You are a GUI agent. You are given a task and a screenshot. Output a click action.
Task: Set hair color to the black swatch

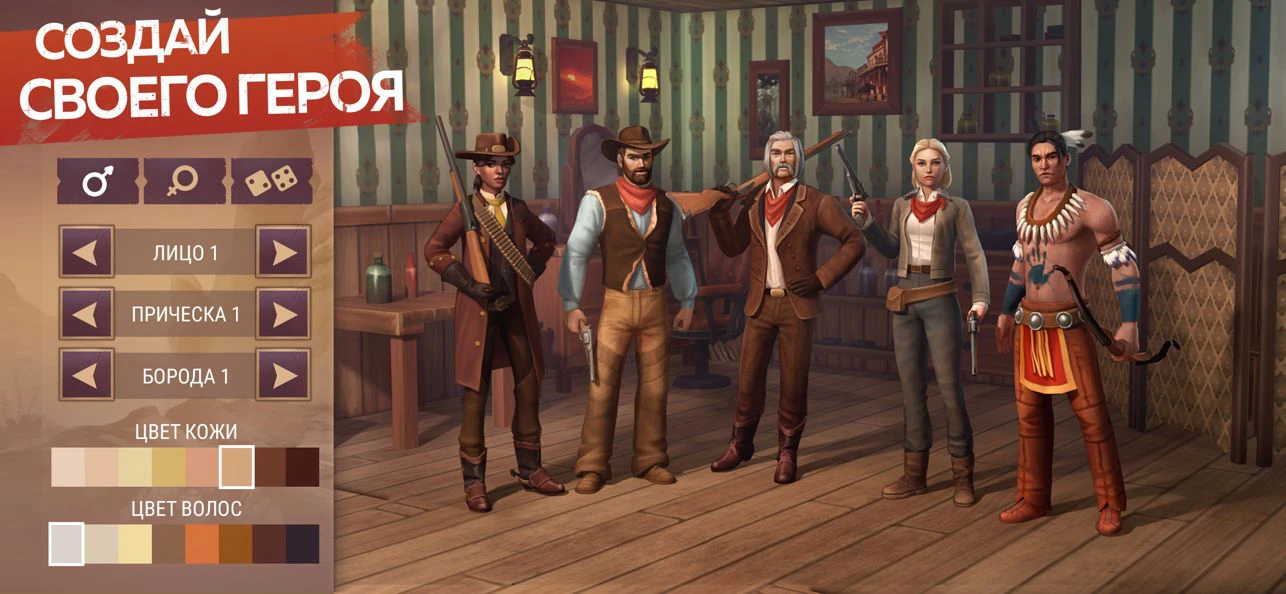click(x=303, y=544)
